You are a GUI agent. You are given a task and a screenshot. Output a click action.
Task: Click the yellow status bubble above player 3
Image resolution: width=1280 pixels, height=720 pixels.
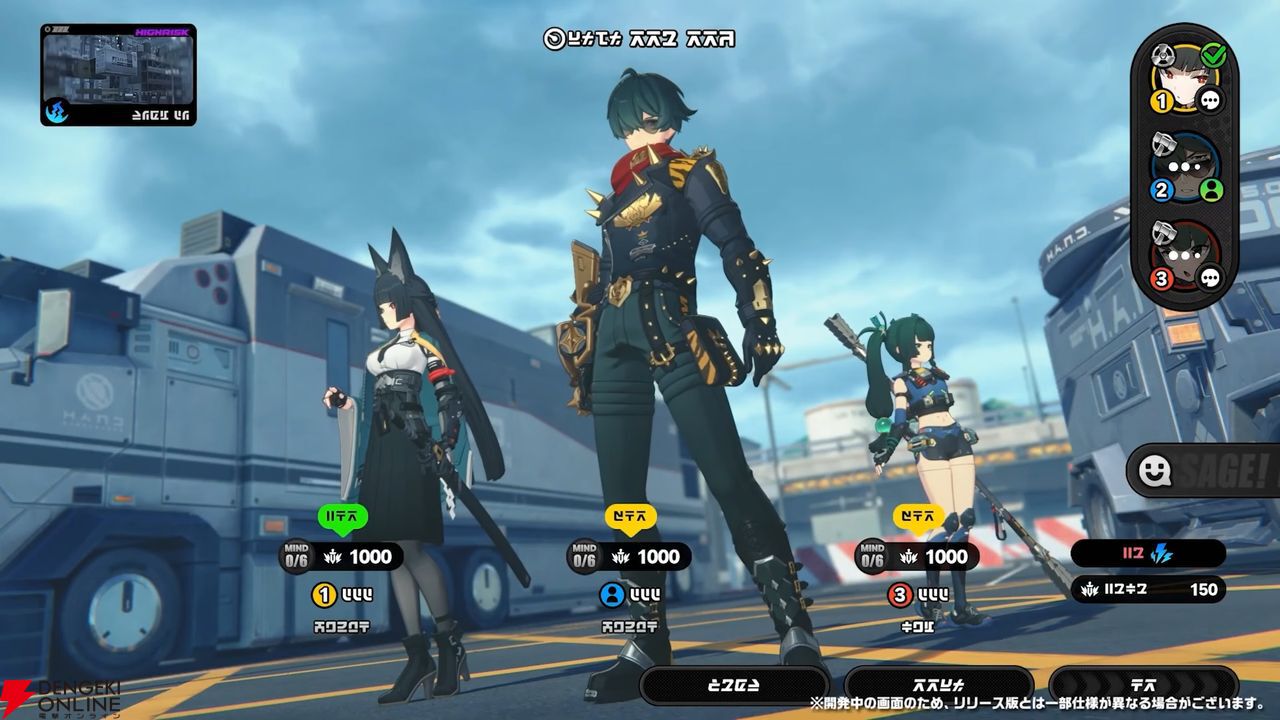pyautogui.click(x=918, y=517)
